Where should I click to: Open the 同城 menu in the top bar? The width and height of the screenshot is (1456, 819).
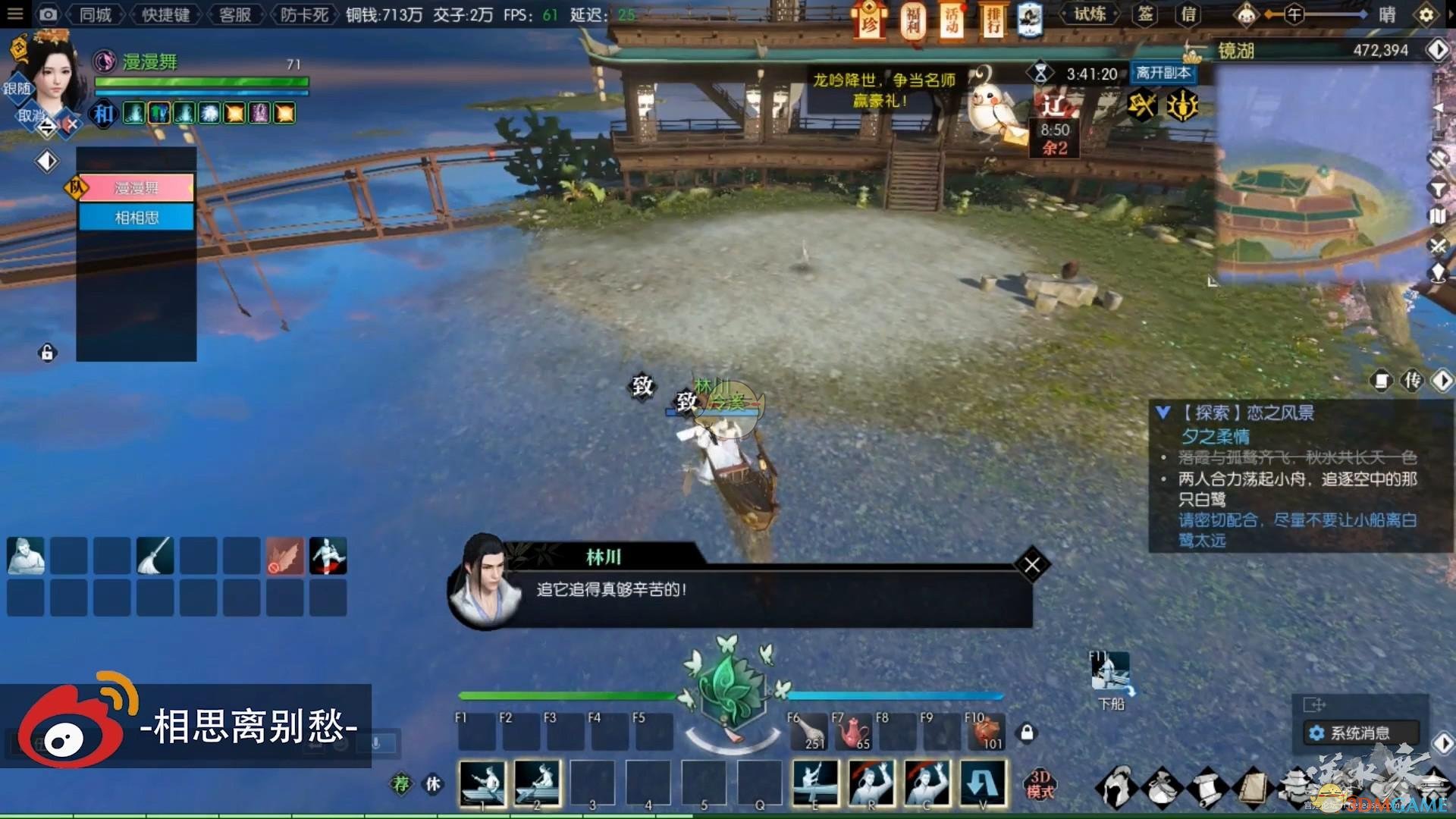tap(96, 14)
